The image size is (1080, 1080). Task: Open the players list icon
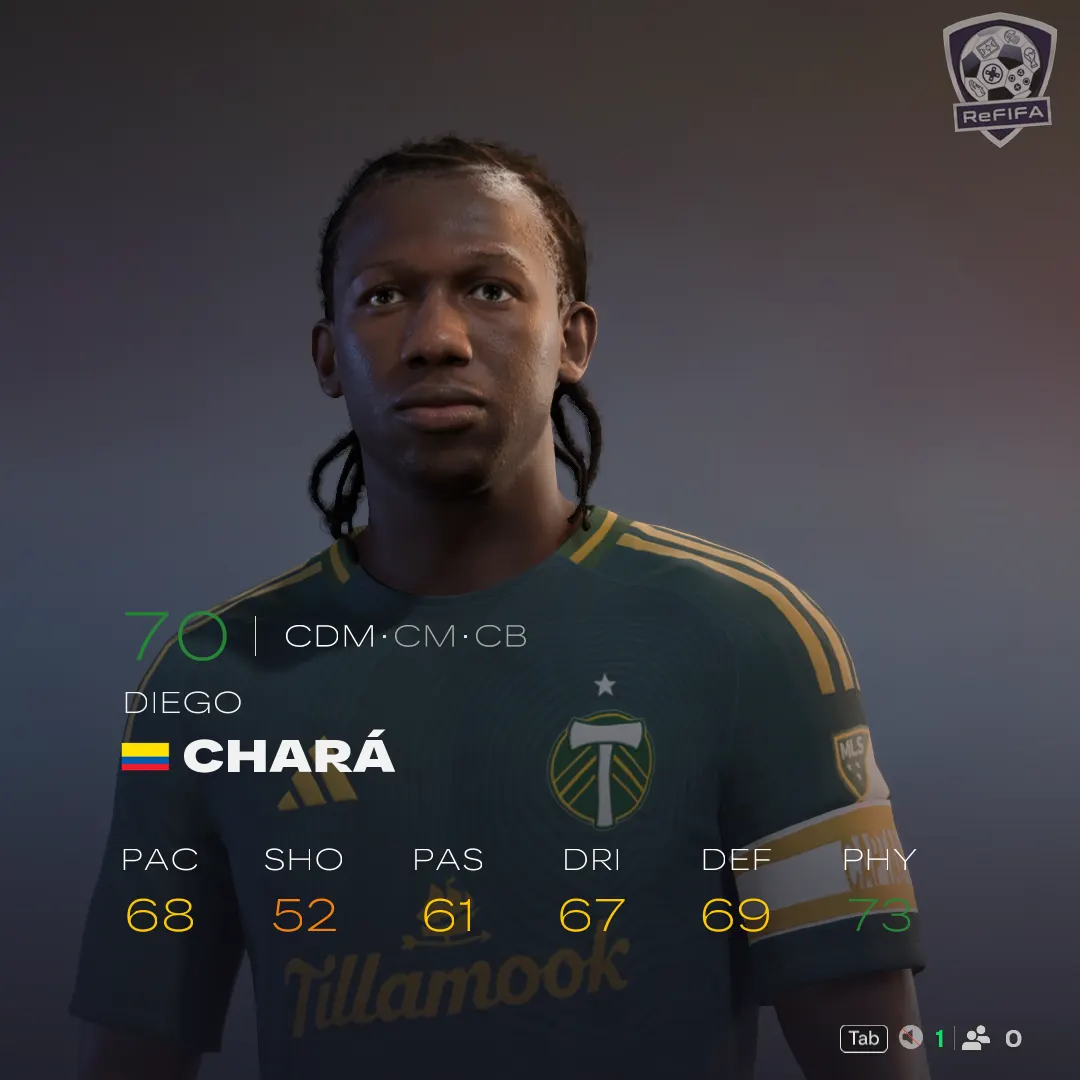tap(976, 1038)
